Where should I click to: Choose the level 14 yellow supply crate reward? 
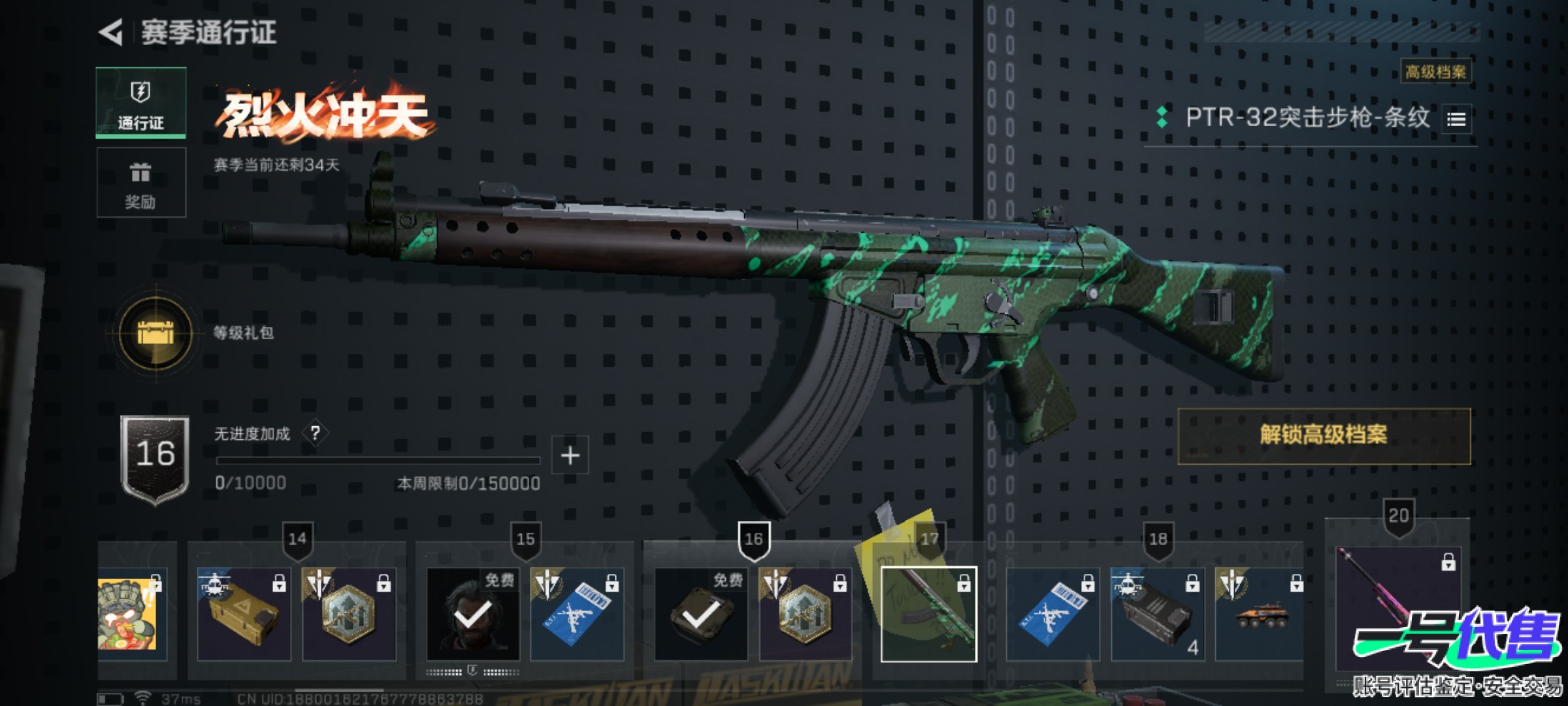click(x=244, y=614)
